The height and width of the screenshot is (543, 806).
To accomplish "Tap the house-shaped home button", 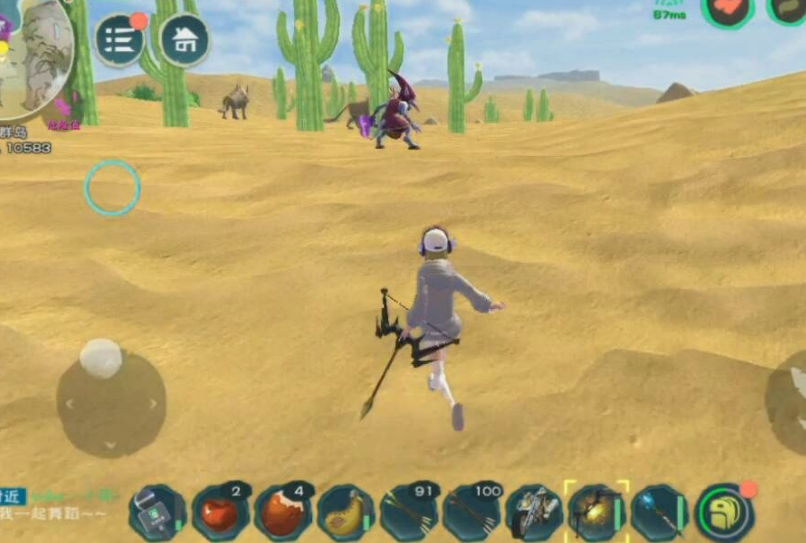I will coord(184,40).
